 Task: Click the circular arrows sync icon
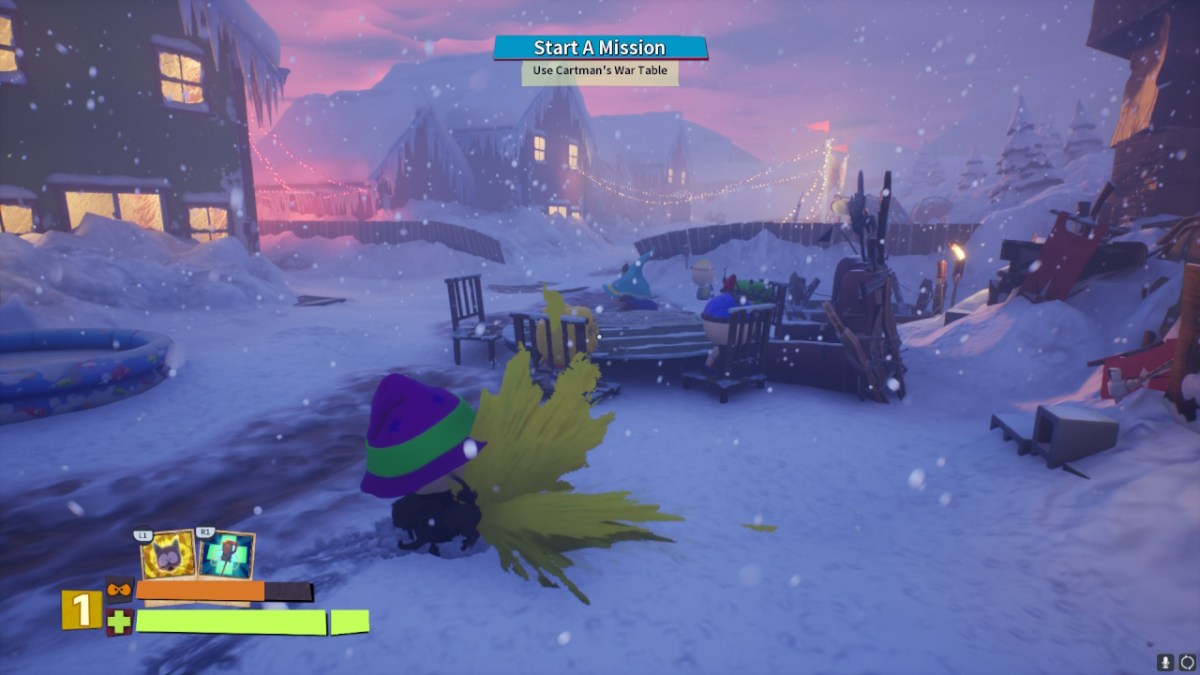(1186, 662)
